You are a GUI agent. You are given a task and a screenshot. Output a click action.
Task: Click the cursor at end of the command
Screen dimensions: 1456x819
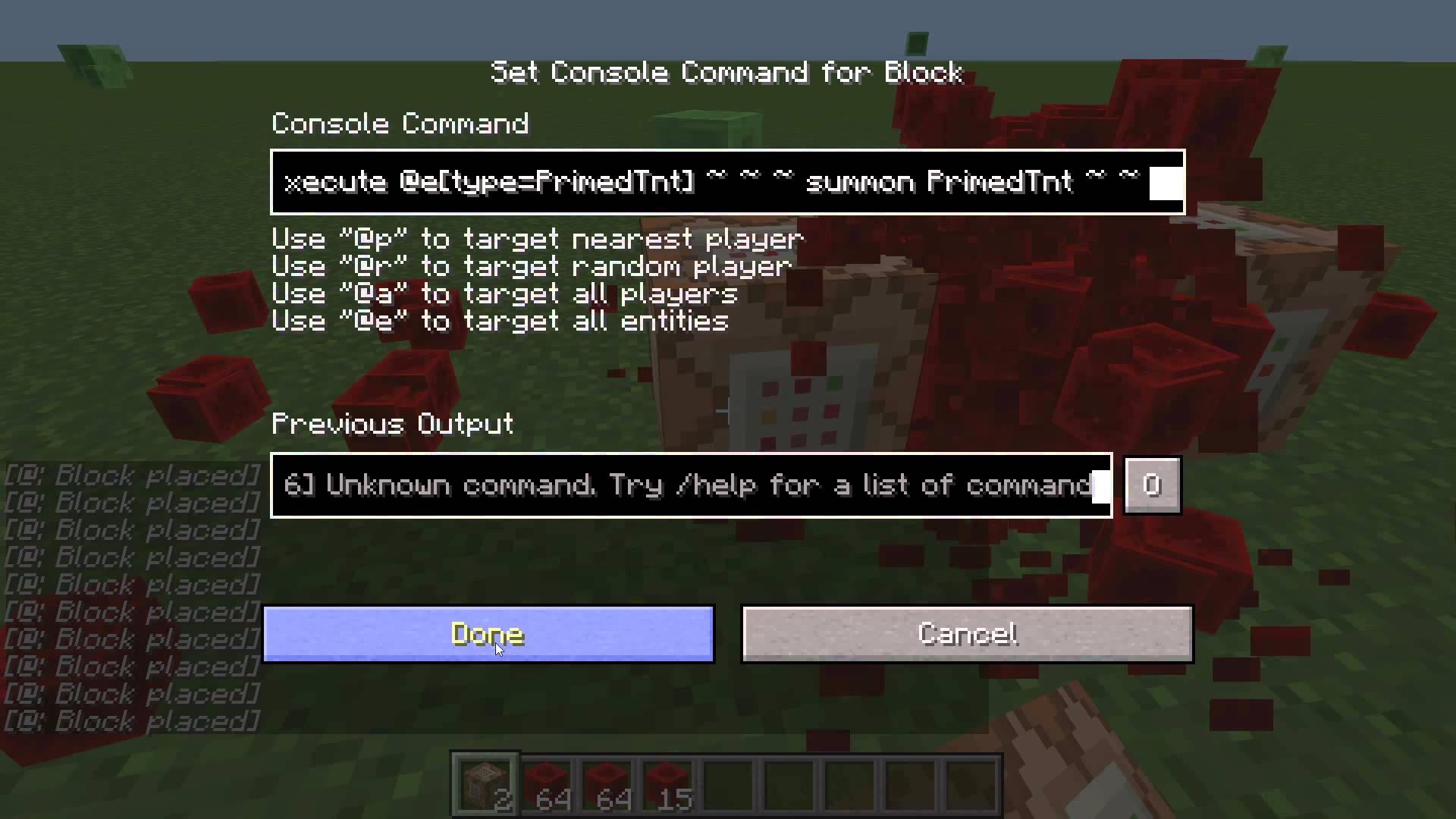pos(1164,182)
